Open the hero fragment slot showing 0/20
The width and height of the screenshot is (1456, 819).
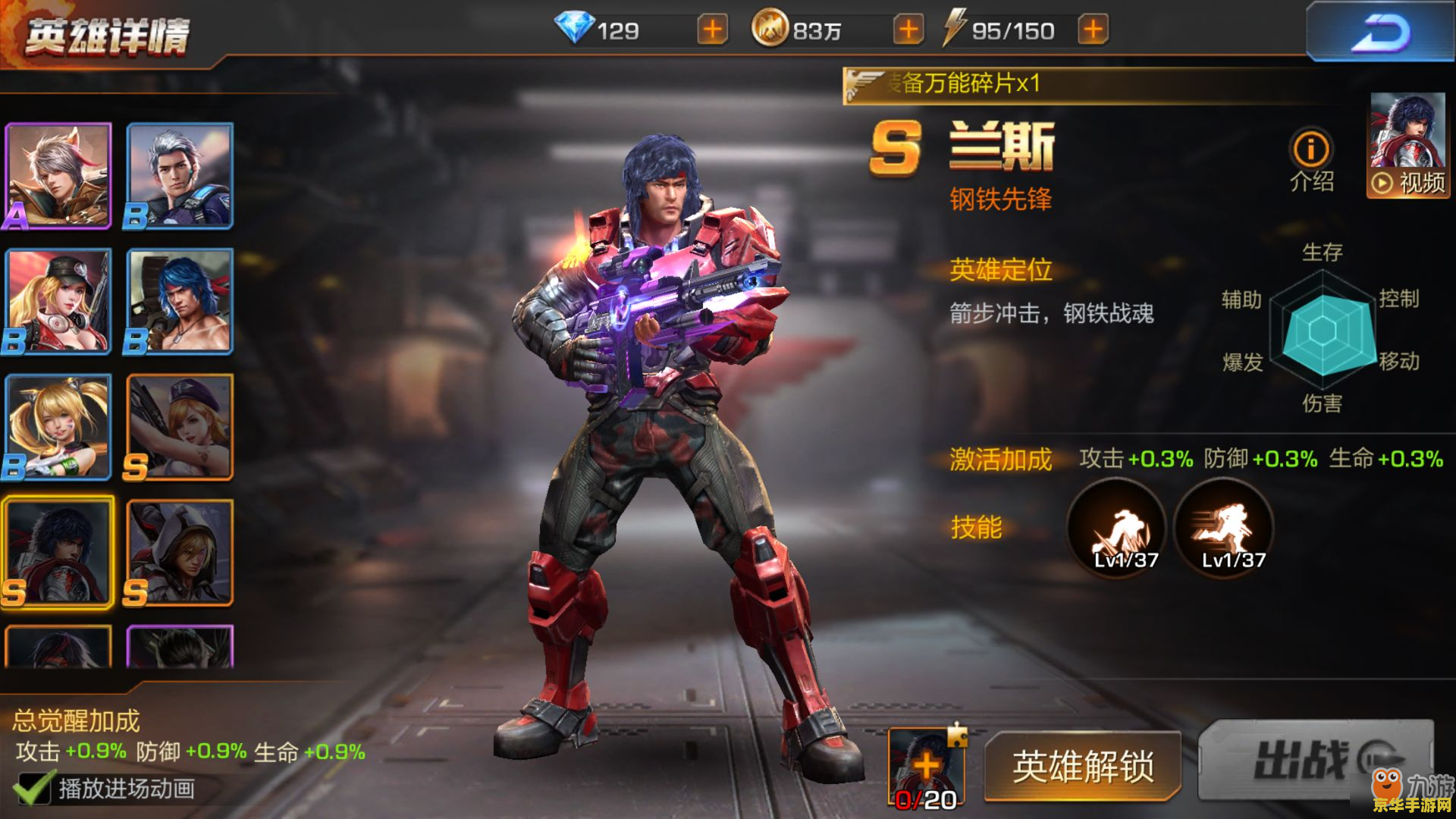927,767
